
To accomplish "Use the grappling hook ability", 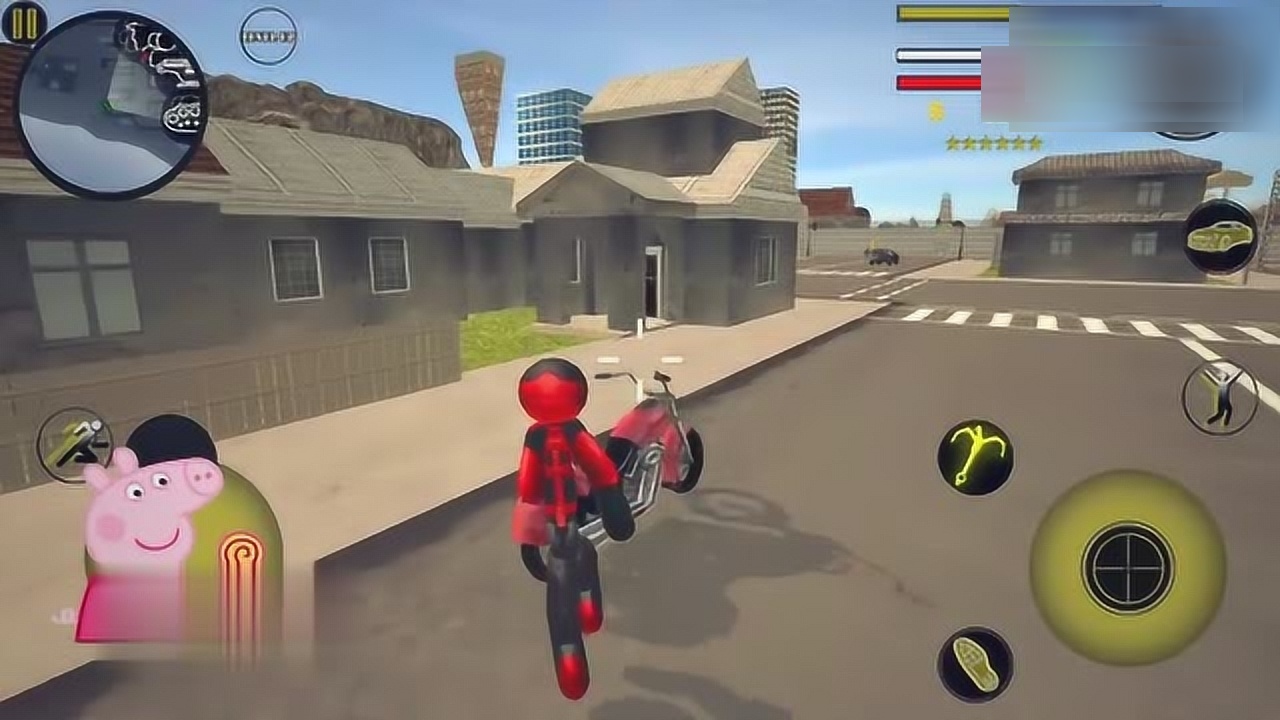I will click(975, 457).
